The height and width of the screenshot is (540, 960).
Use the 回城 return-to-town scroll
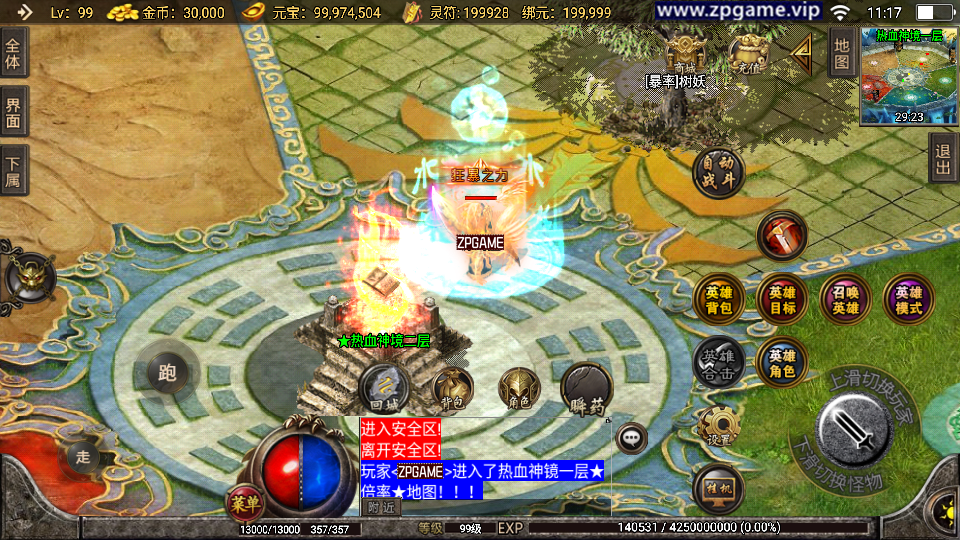(x=384, y=389)
